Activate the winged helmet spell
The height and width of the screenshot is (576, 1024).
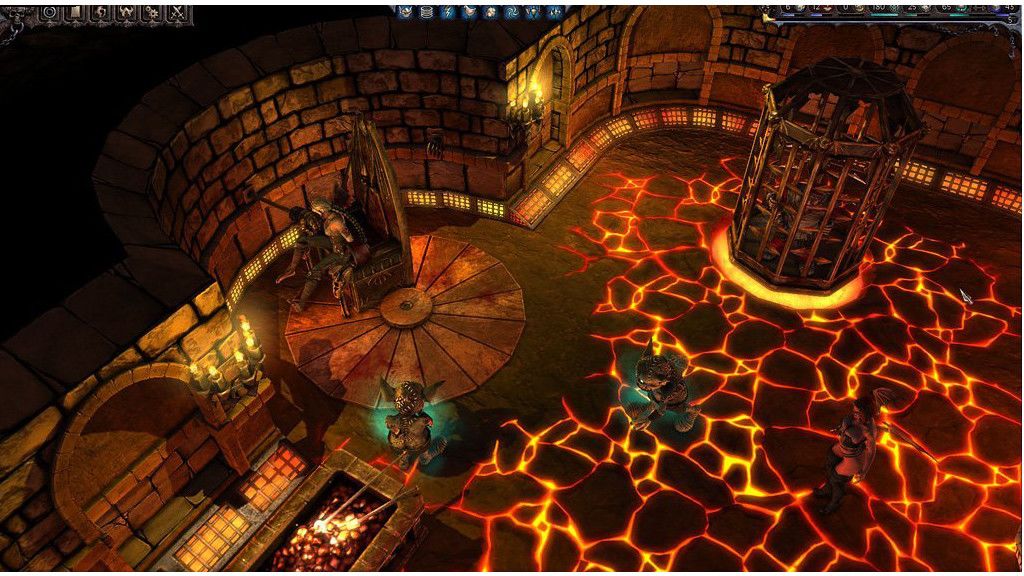tap(405, 12)
